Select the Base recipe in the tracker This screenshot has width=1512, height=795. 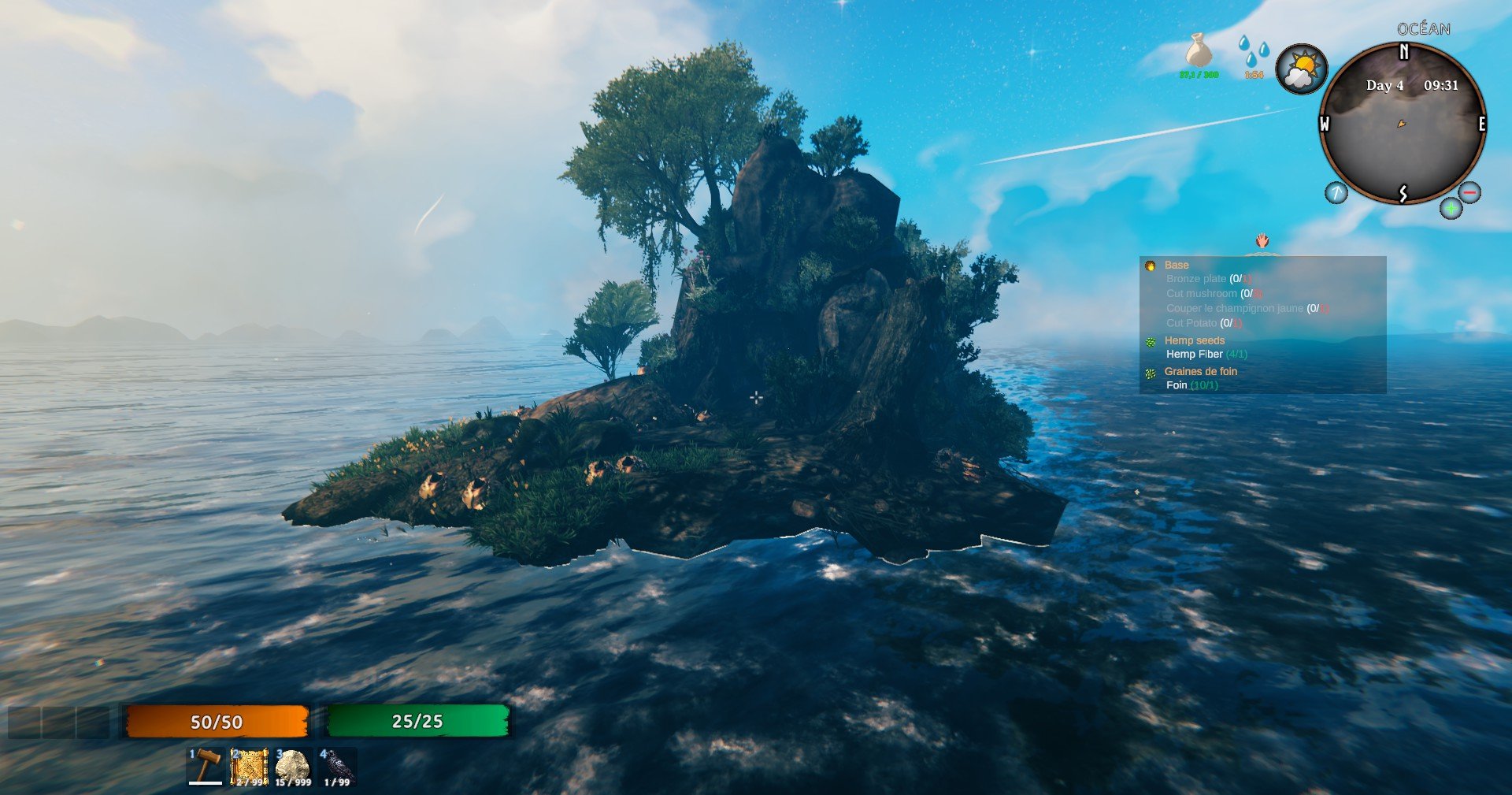[1177, 266]
